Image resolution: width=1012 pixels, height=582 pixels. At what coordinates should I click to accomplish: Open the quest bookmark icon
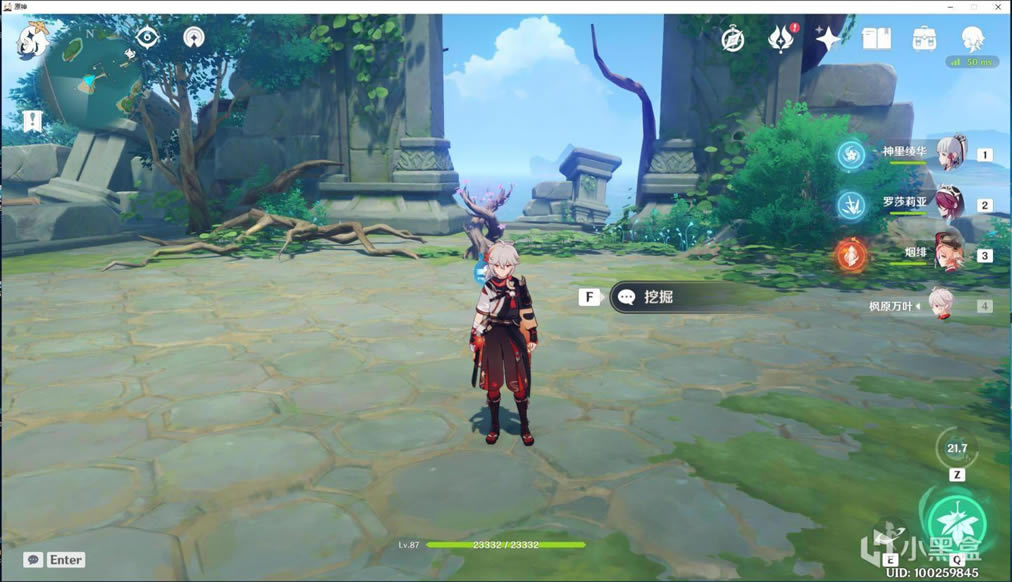click(x=32, y=122)
